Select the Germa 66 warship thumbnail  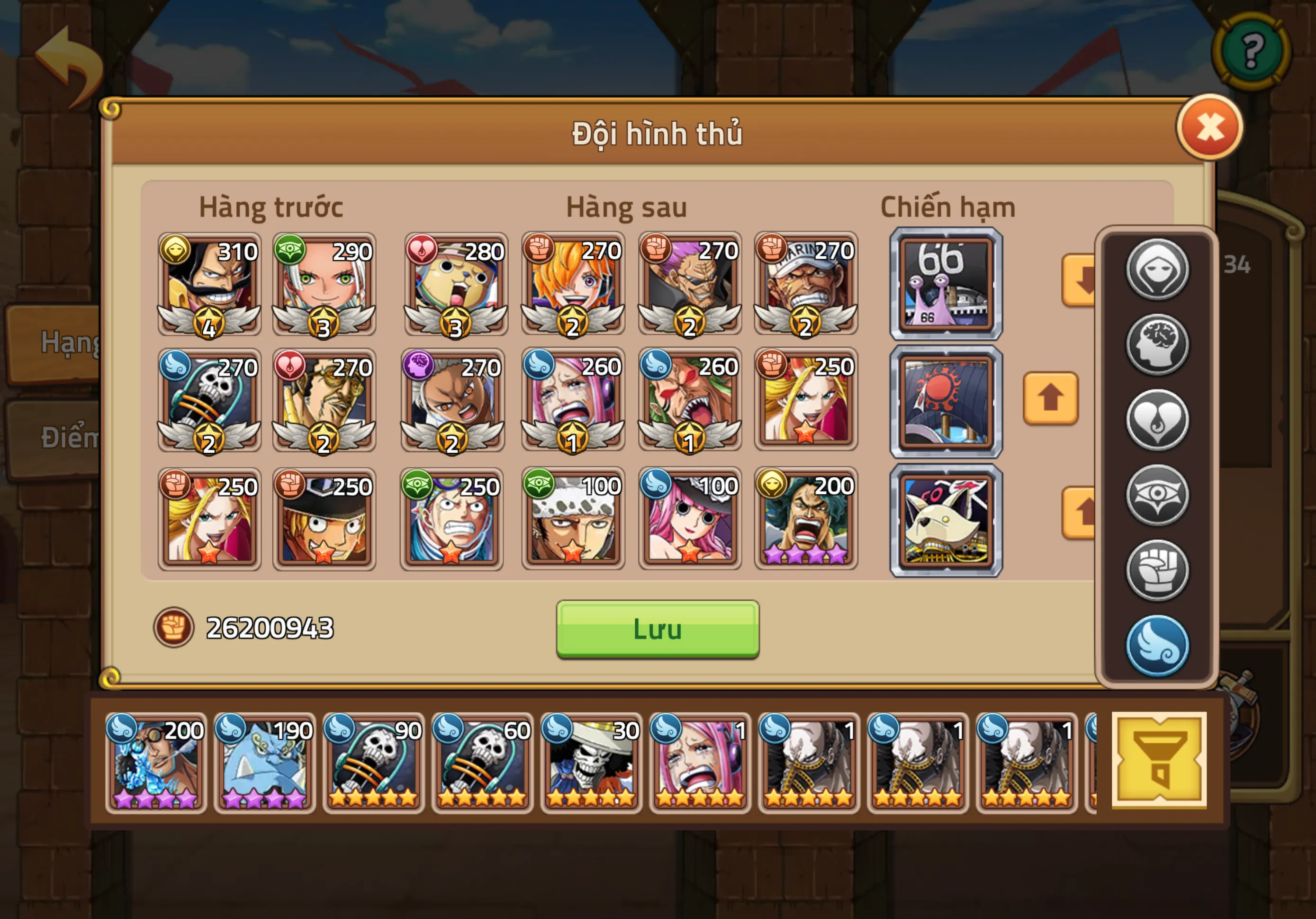(x=946, y=287)
